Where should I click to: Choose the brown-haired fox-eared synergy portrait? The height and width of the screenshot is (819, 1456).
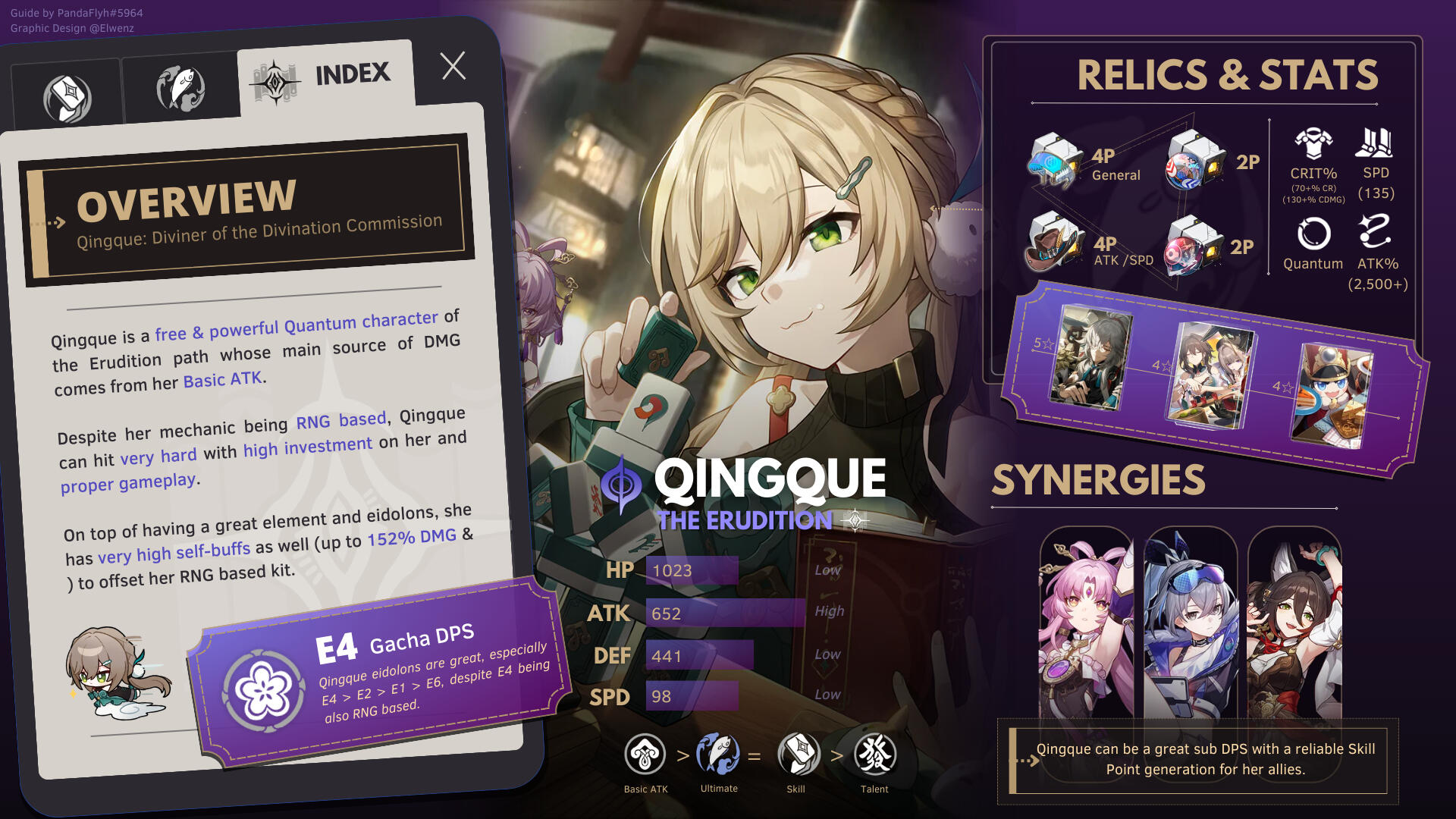pyautogui.click(x=1294, y=623)
